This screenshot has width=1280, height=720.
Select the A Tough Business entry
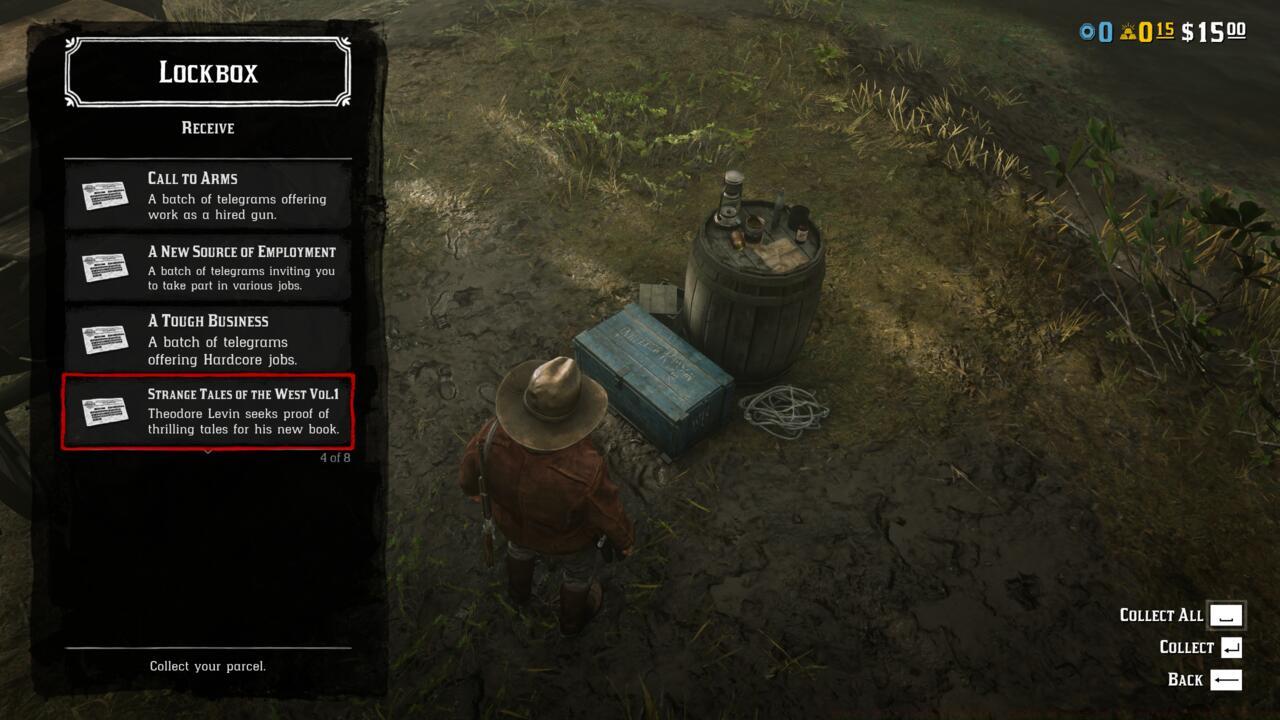(207, 340)
